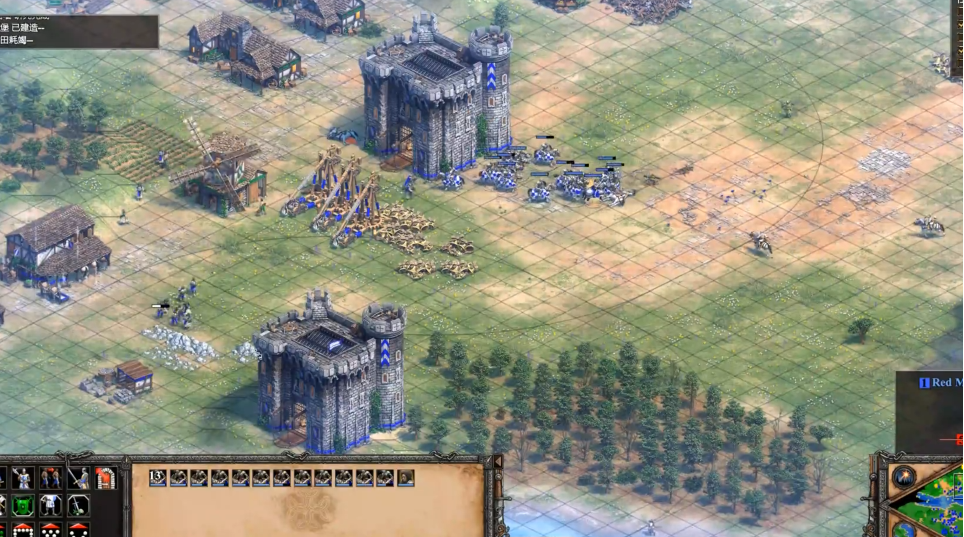
Task: Activate the two-soldiers command with red arrow
Action: (49, 478)
